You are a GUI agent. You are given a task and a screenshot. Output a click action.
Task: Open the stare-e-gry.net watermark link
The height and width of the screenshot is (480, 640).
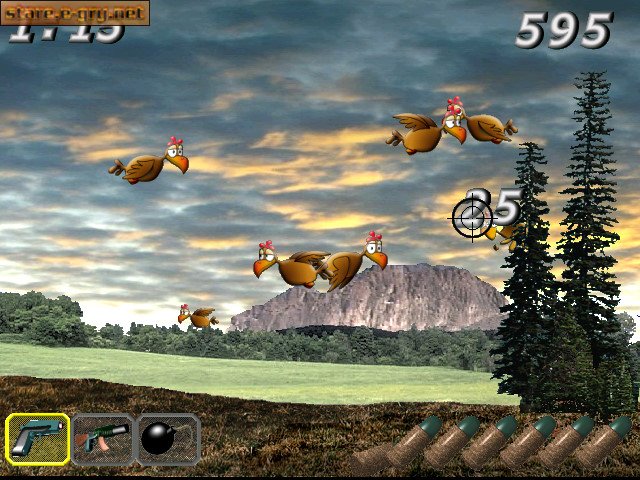point(75,13)
